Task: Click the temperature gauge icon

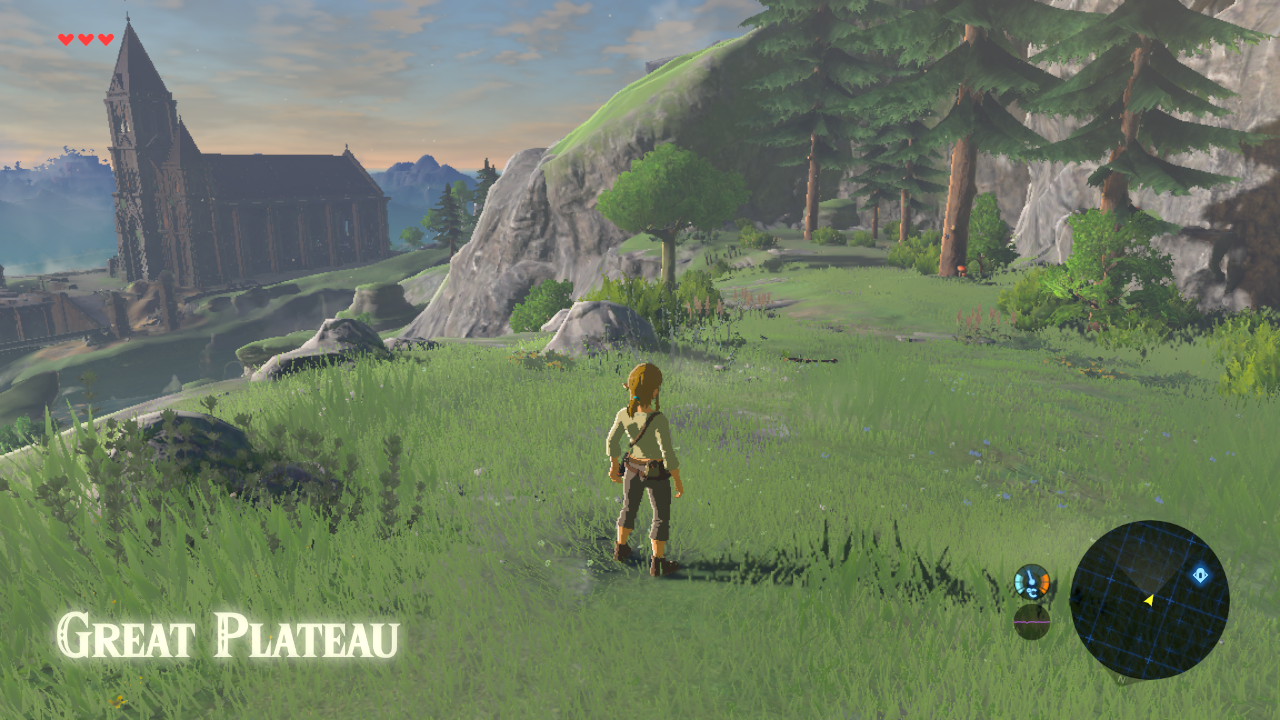Action: click(x=1032, y=582)
